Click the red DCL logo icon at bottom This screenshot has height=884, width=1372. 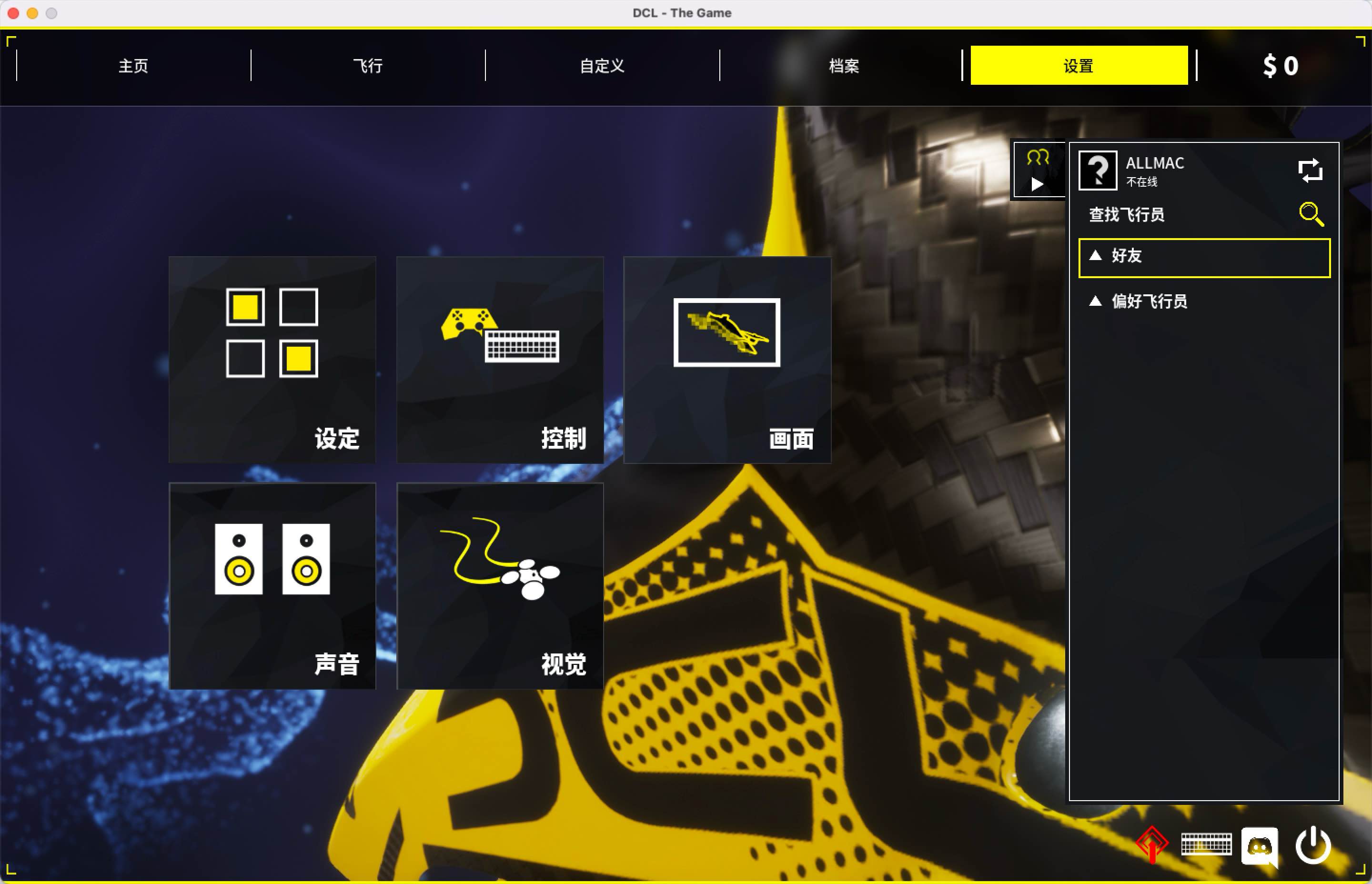1152,844
